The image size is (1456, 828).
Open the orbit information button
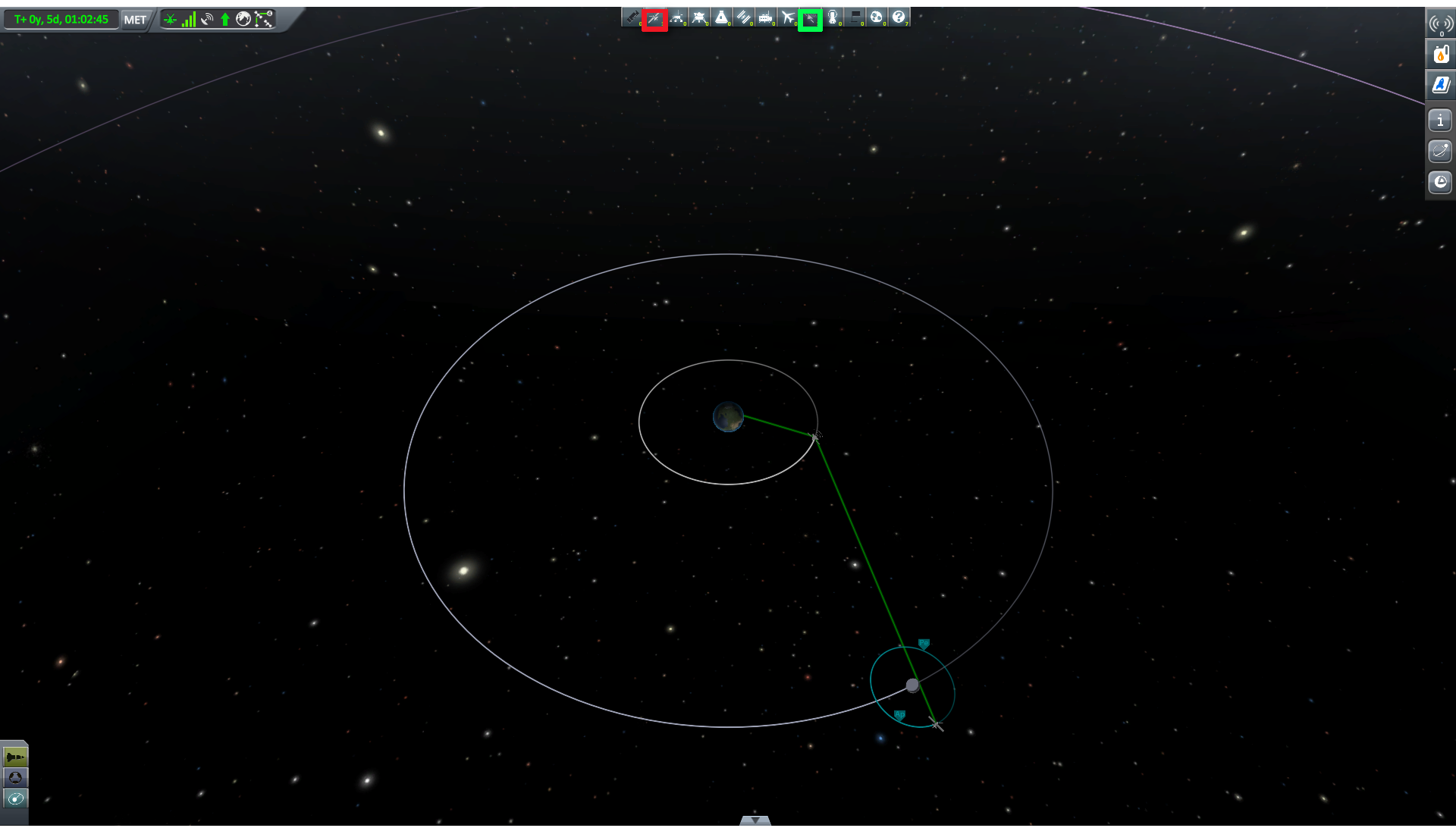1440,151
